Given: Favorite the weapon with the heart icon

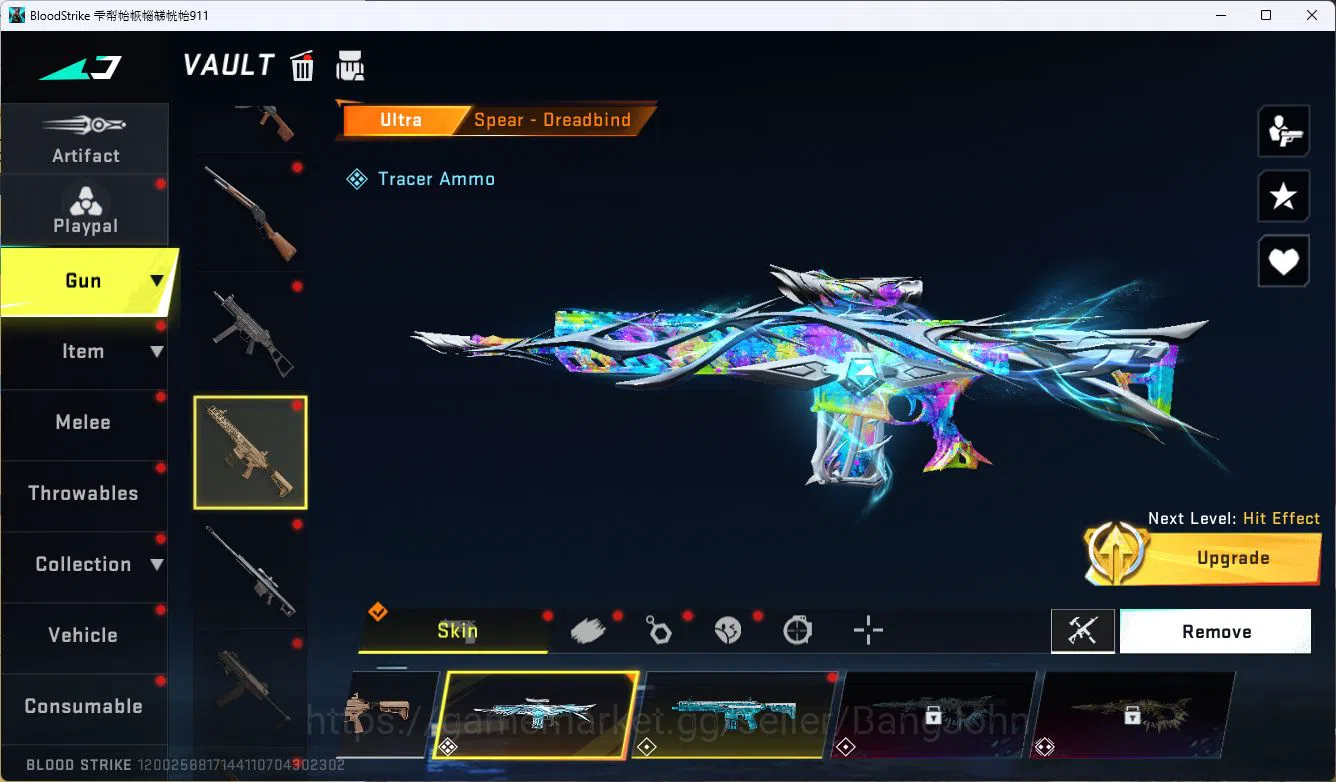Looking at the screenshot, I should [x=1284, y=261].
